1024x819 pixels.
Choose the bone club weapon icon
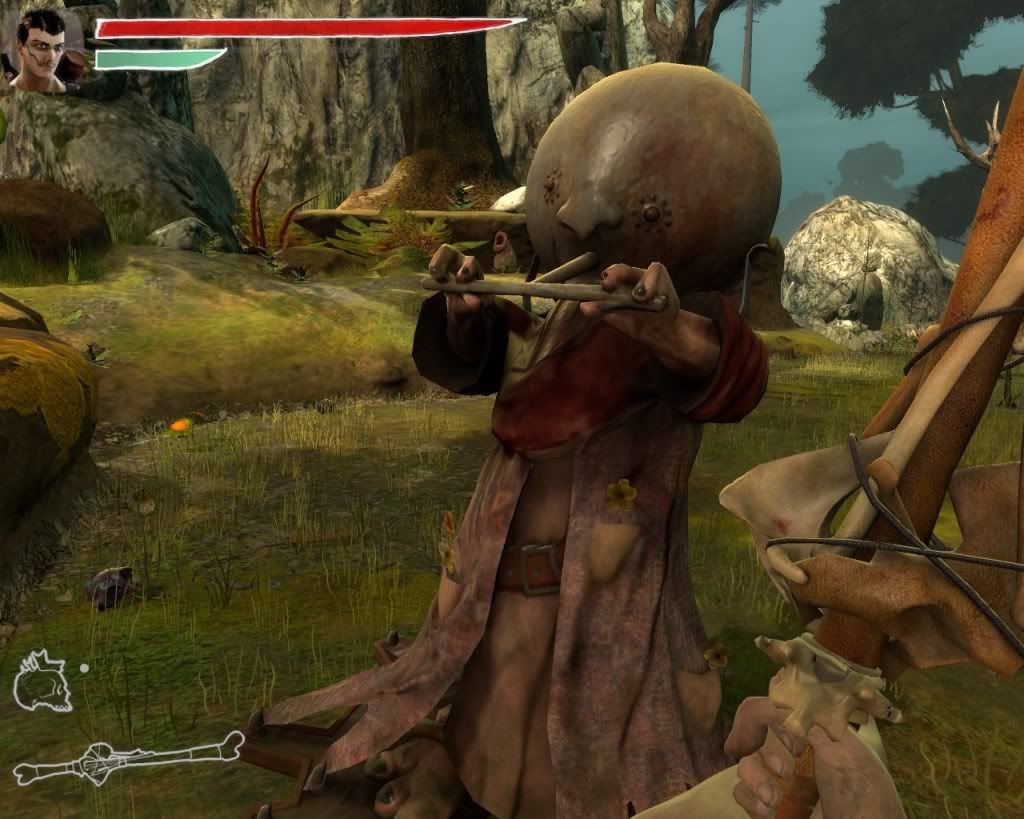point(127,759)
